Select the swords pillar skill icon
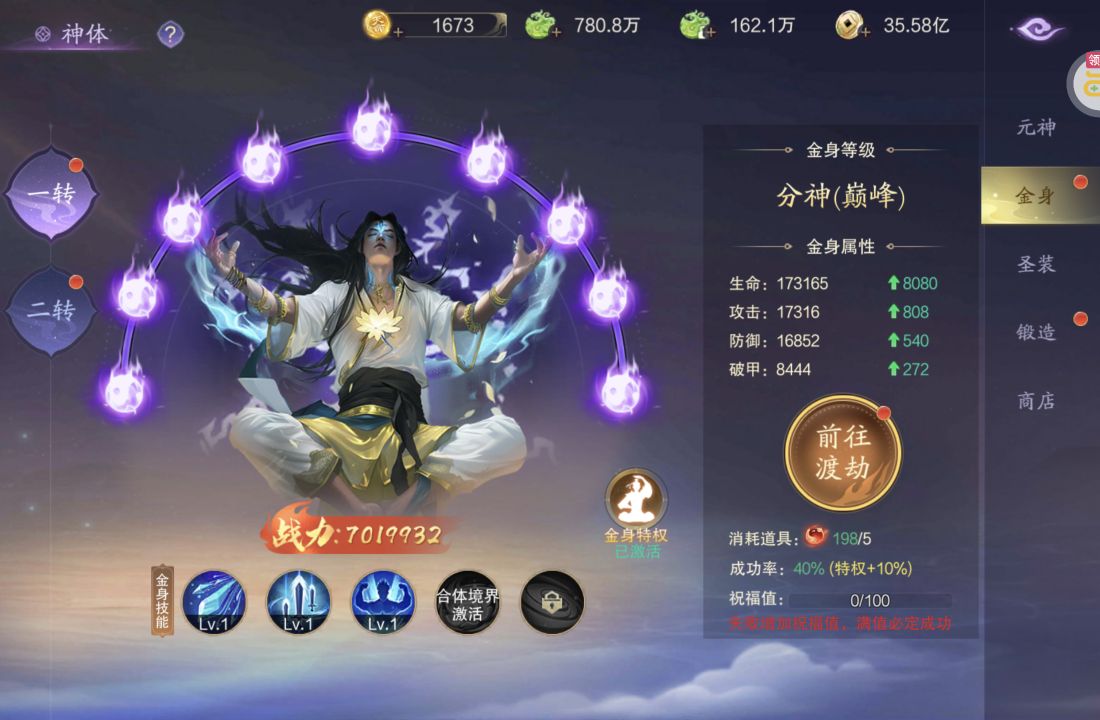The height and width of the screenshot is (720, 1100). 298,602
